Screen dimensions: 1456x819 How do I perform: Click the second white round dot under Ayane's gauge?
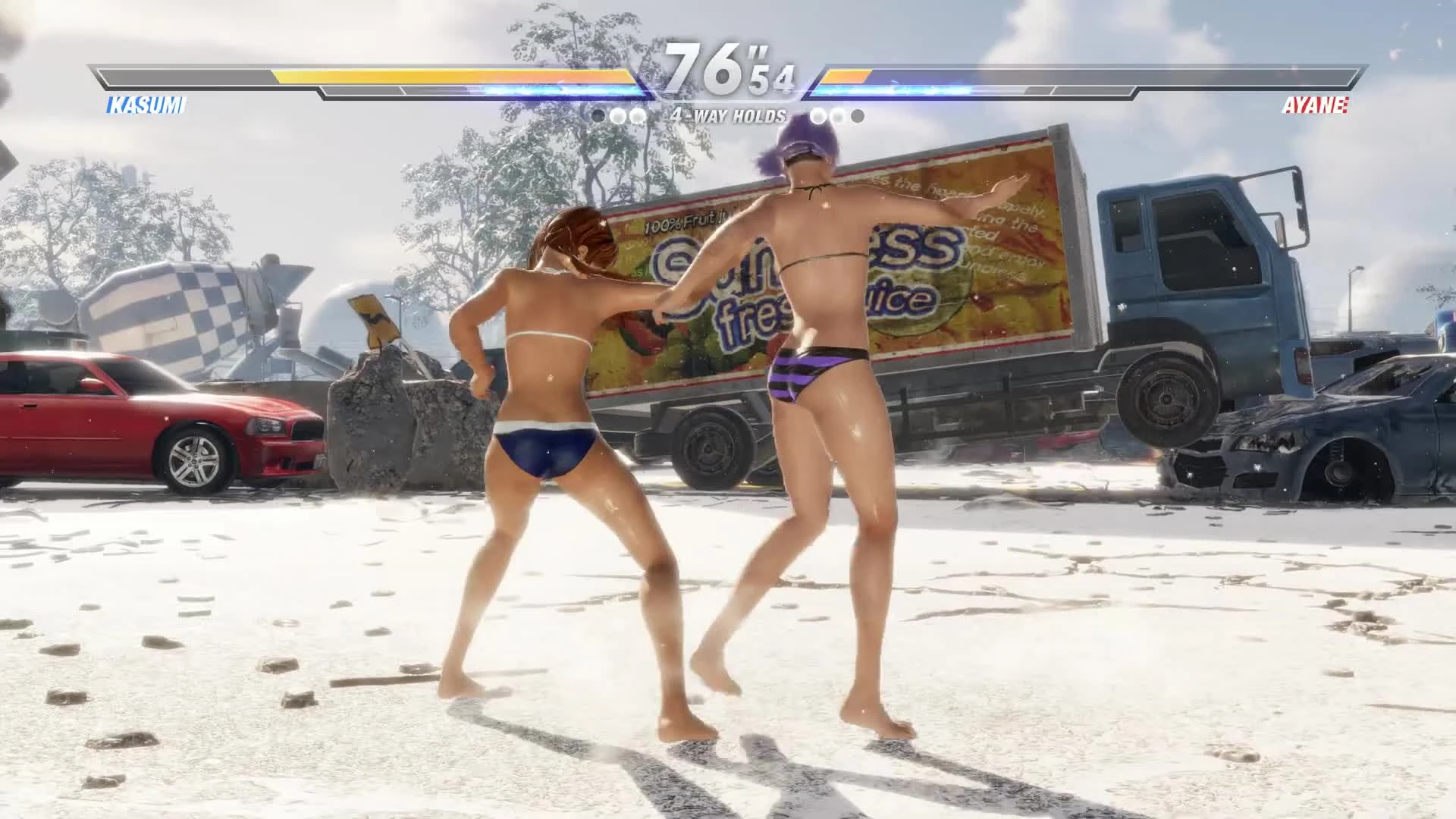[836, 115]
